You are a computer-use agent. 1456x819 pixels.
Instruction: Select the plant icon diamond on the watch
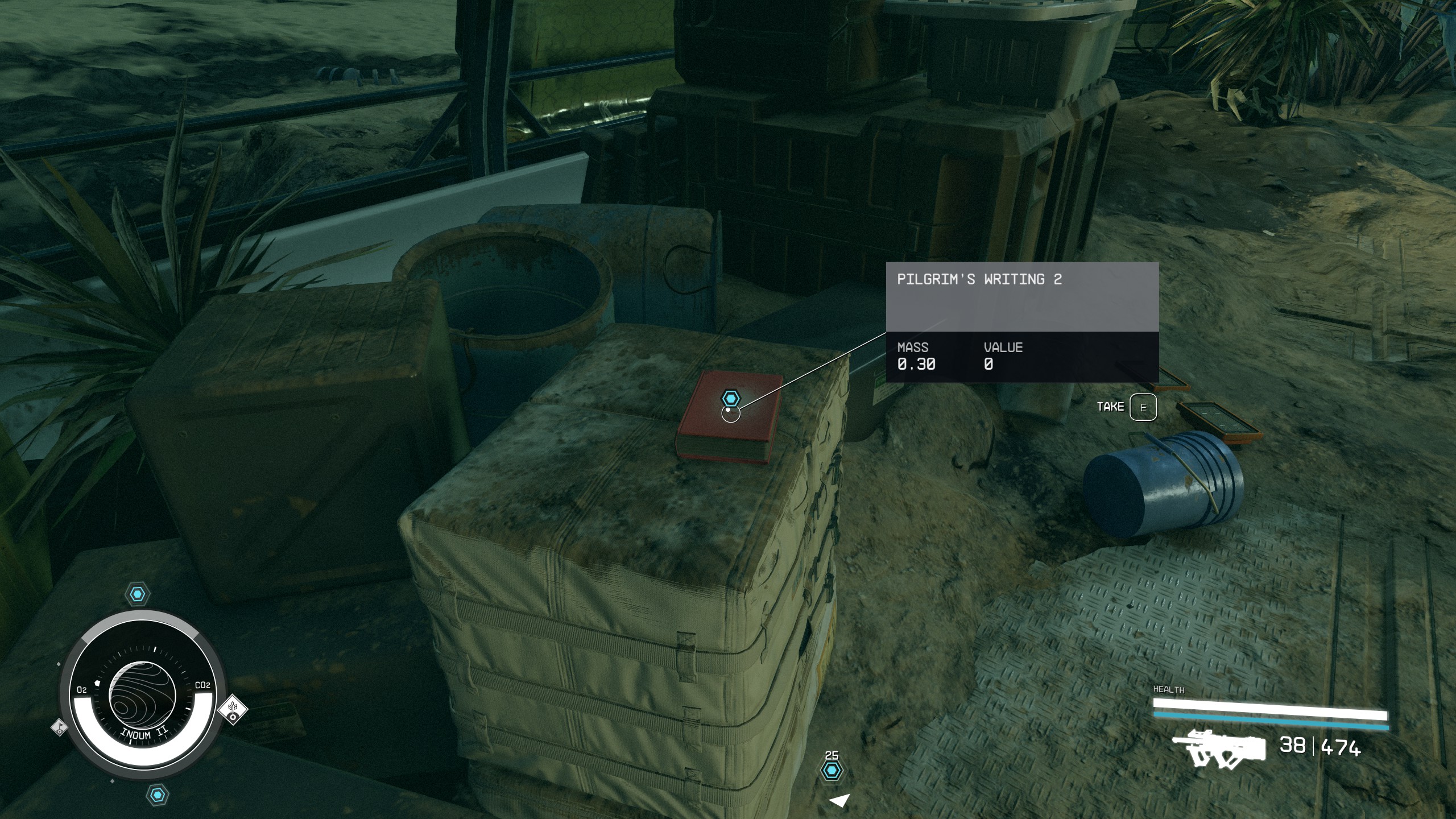click(233, 708)
